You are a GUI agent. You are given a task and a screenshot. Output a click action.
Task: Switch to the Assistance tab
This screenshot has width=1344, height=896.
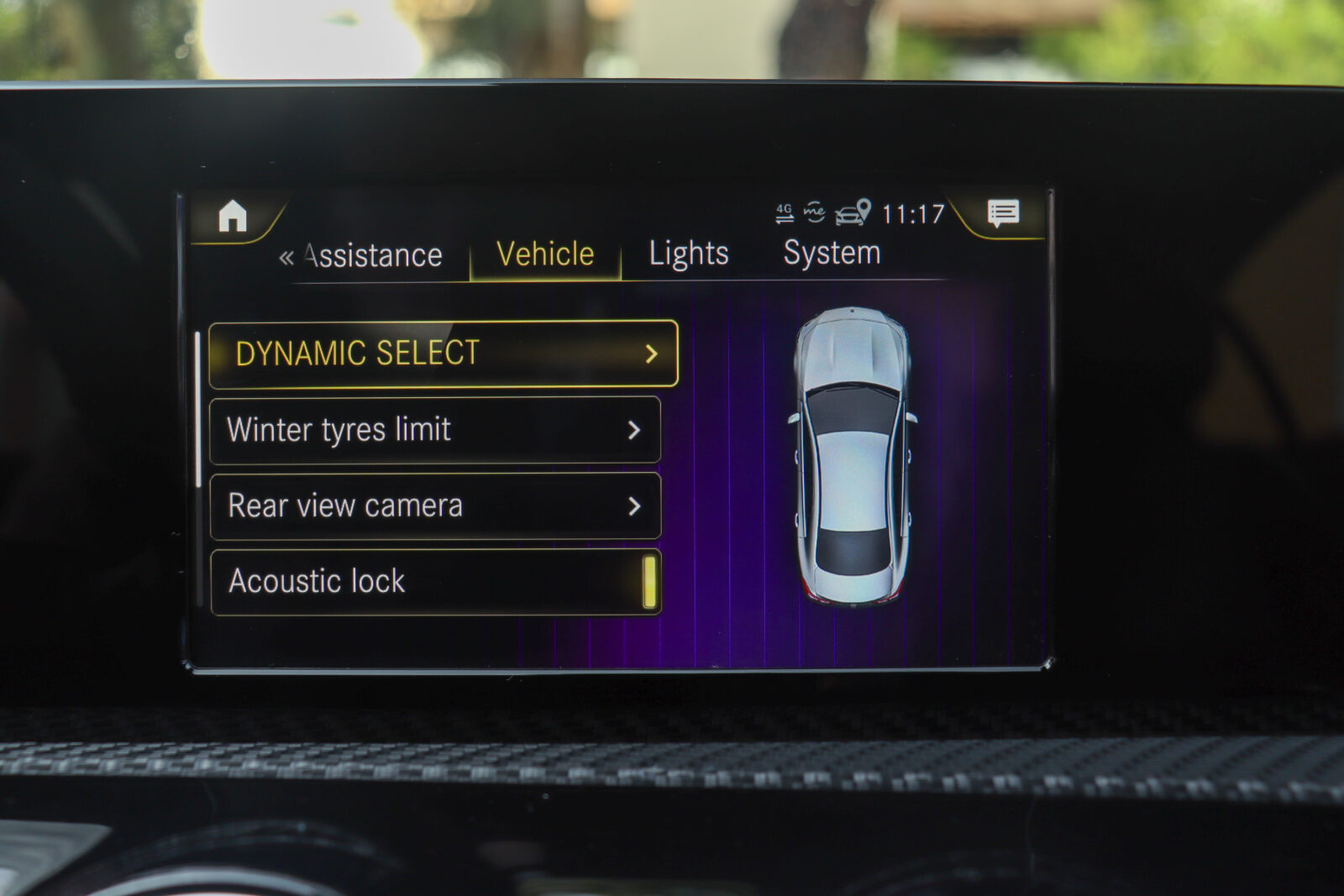click(x=374, y=255)
